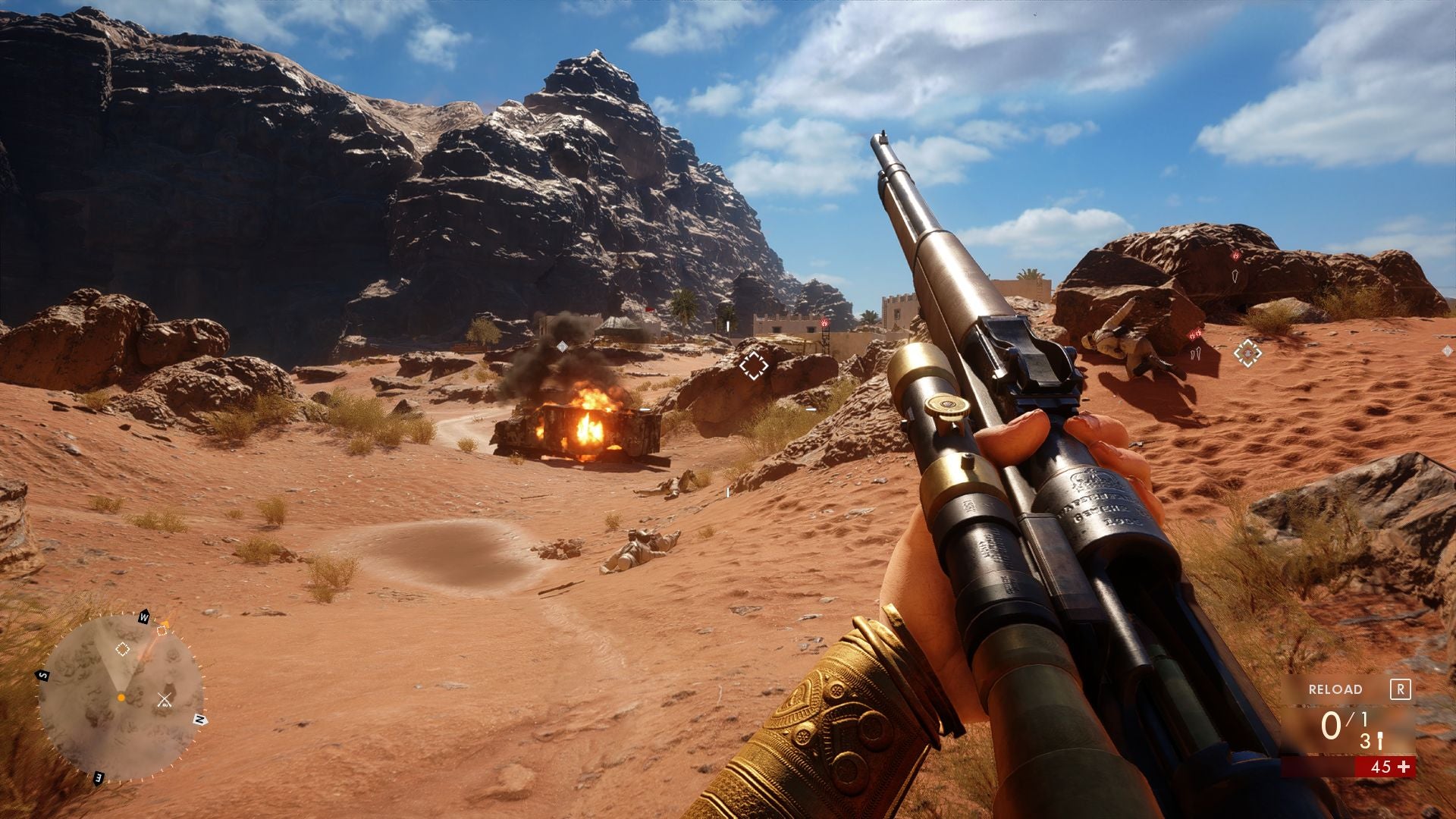Click the orange player dot on the minimap
Image resolution: width=1456 pixels, height=819 pixels.
(121, 697)
